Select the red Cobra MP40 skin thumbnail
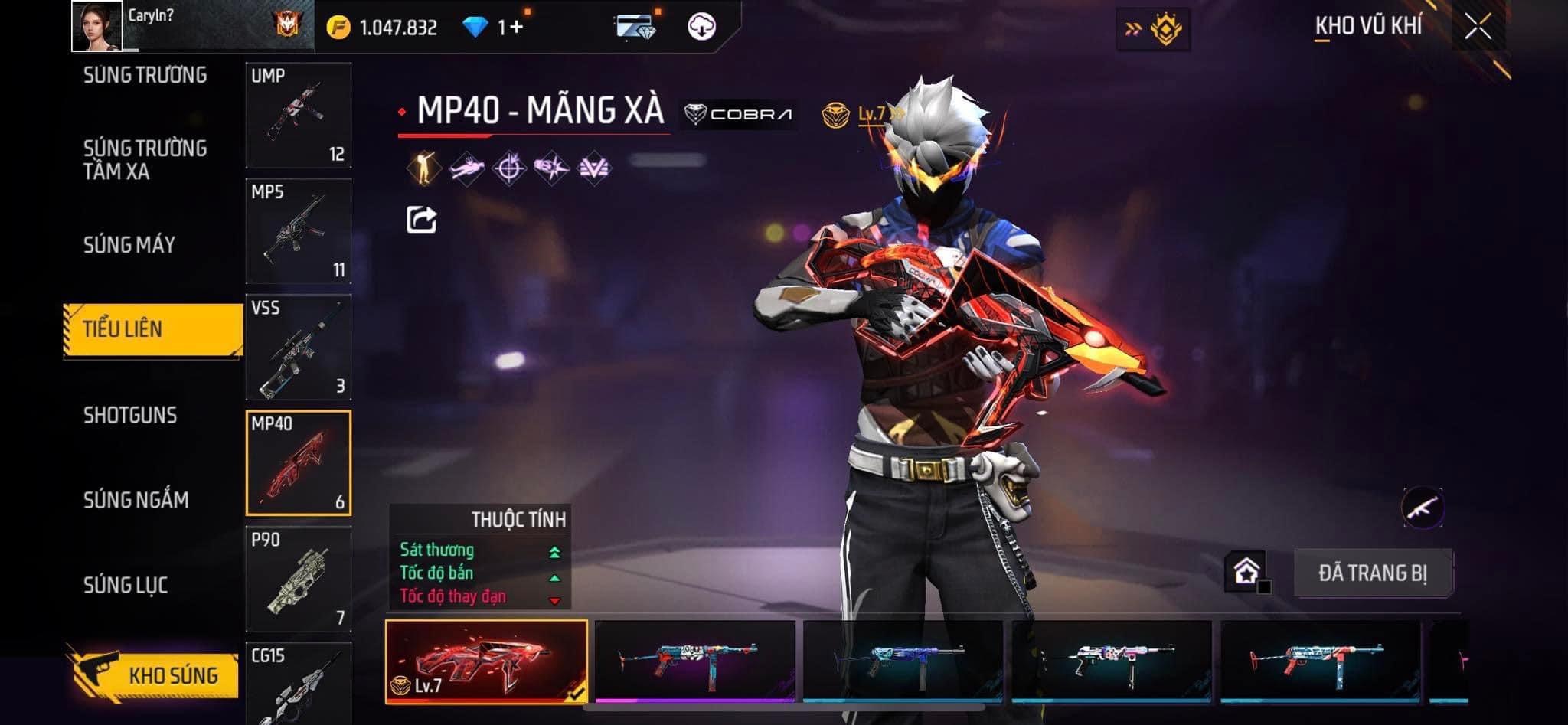Viewport: 1568px width, 725px height. [x=486, y=661]
